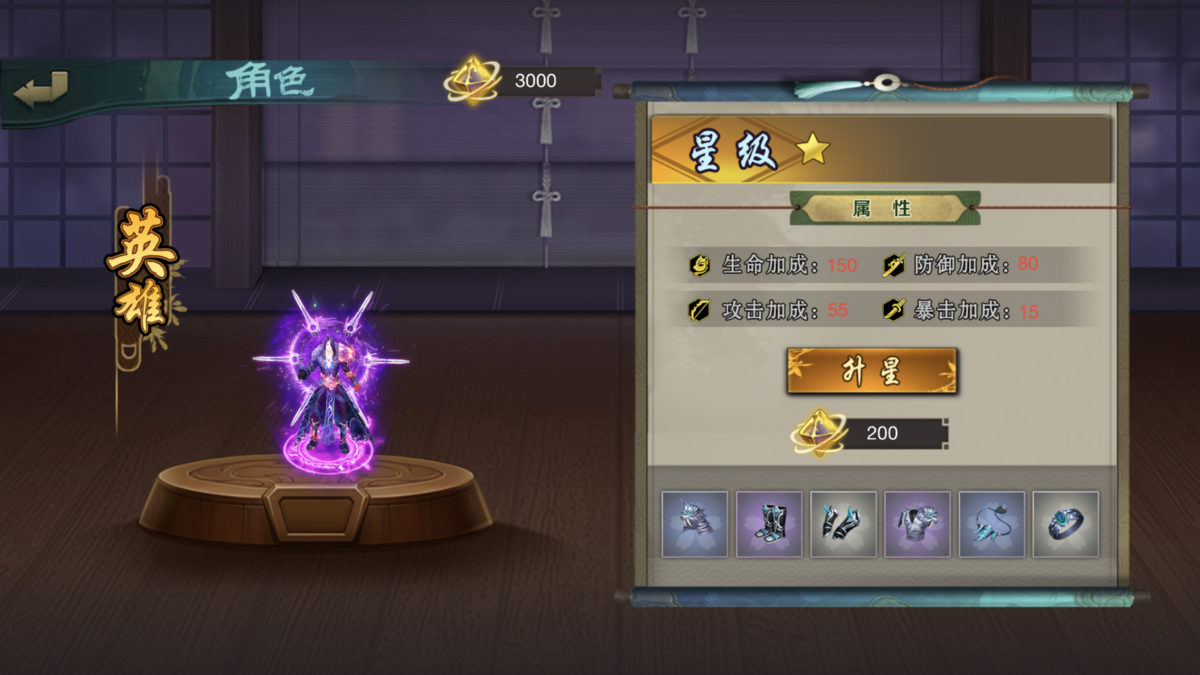1200x675 pixels.
Task: Select the helmet equipment slot
Action: [x=695, y=524]
